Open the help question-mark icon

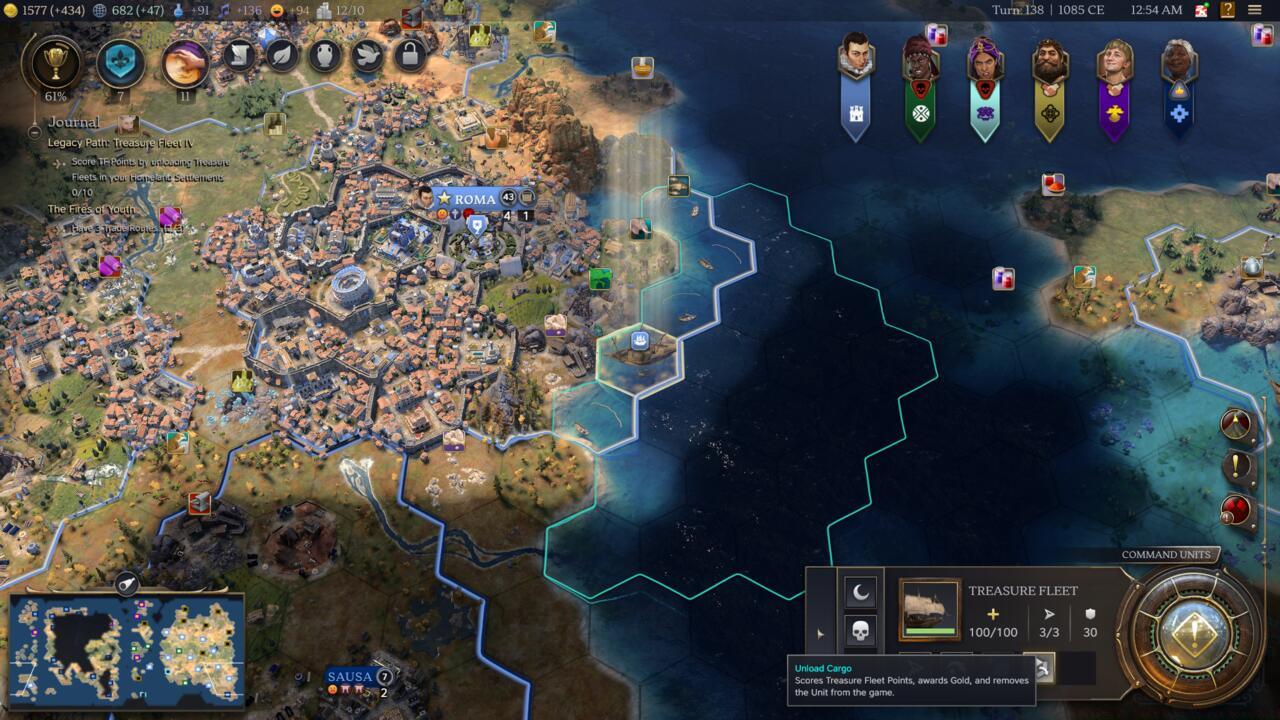click(x=1228, y=9)
